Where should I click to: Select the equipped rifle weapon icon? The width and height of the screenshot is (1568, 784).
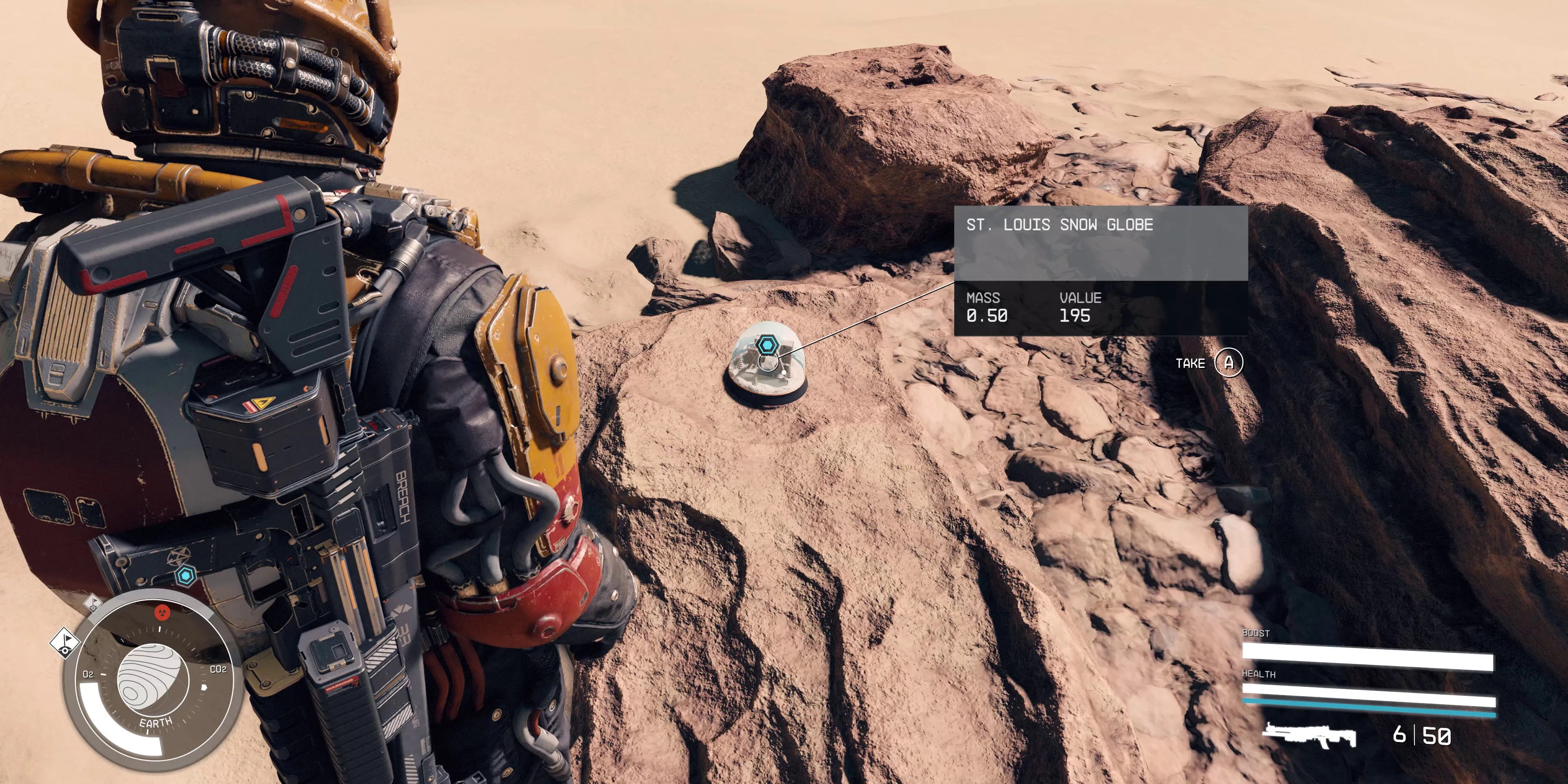(x=1309, y=735)
